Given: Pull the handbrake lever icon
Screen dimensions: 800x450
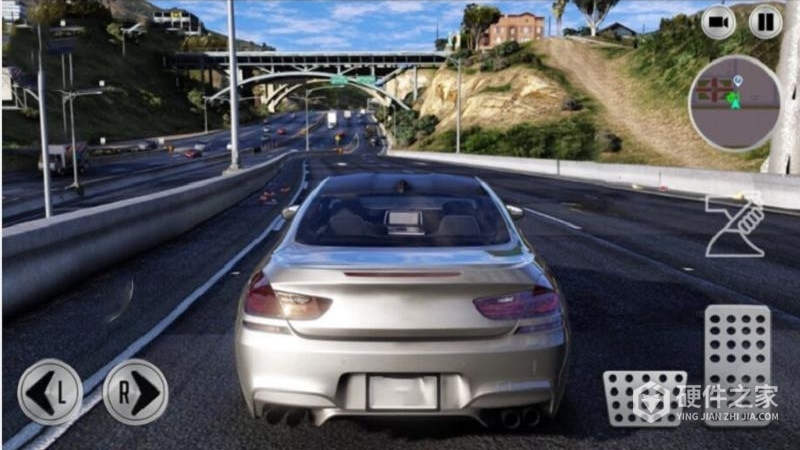Looking at the screenshot, I should coord(735,226).
